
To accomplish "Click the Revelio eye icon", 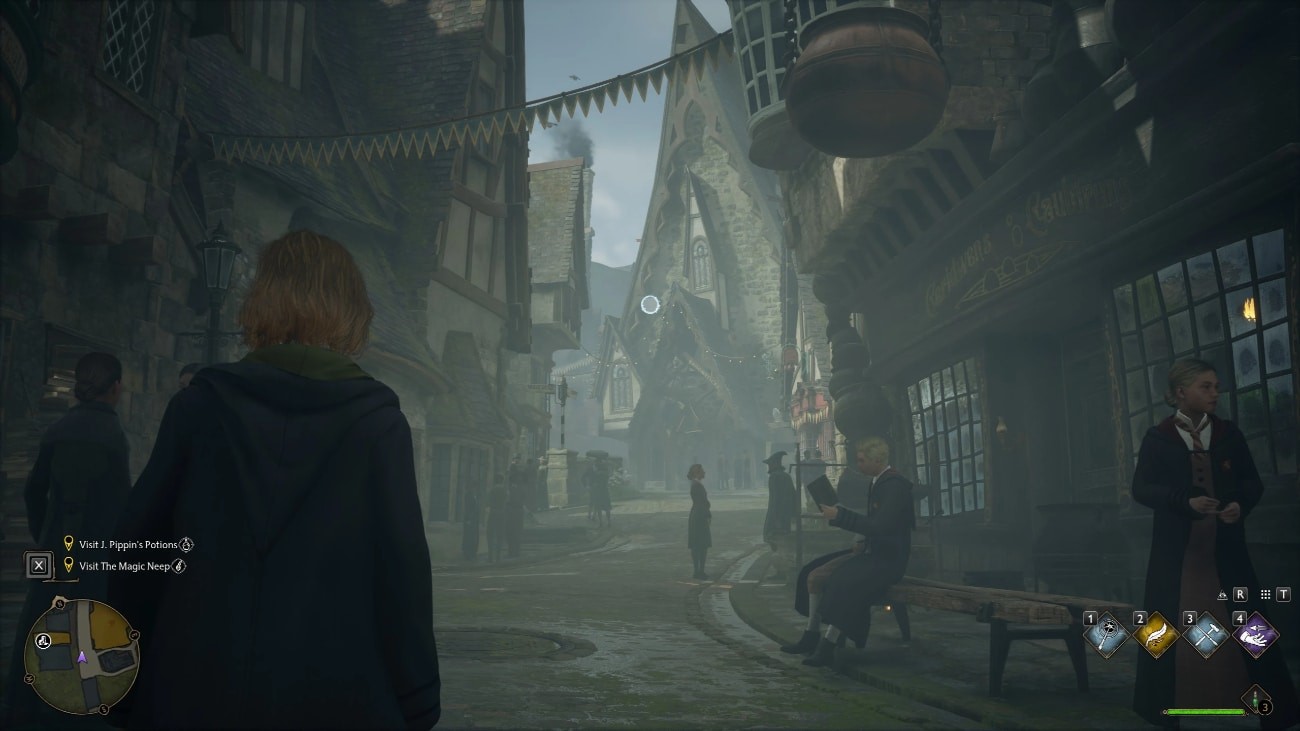I will pyautogui.click(x=1222, y=595).
